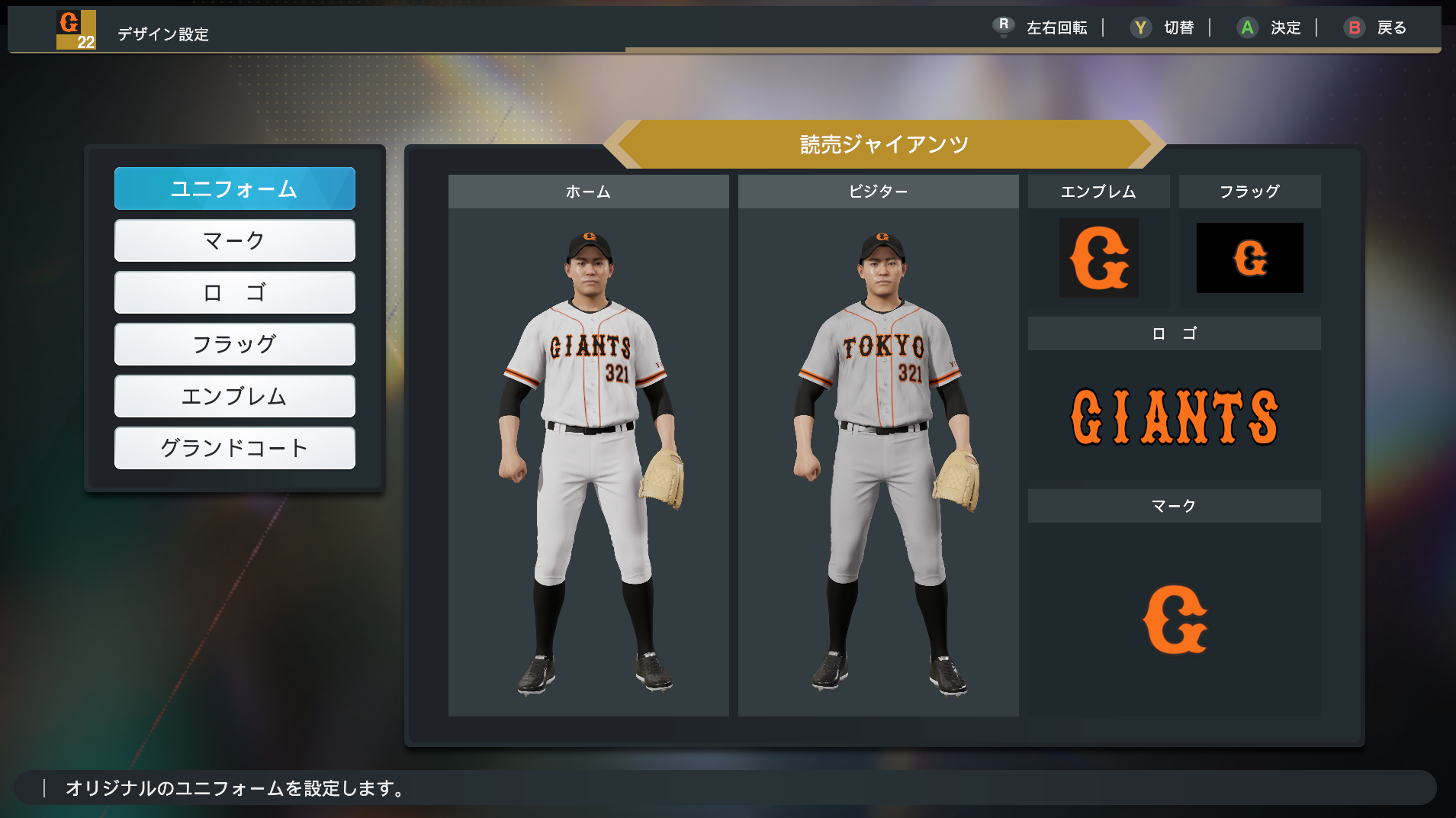1456x818 pixels.
Task: Select the ユニフォーム menu entry
Action: [234, 188]
